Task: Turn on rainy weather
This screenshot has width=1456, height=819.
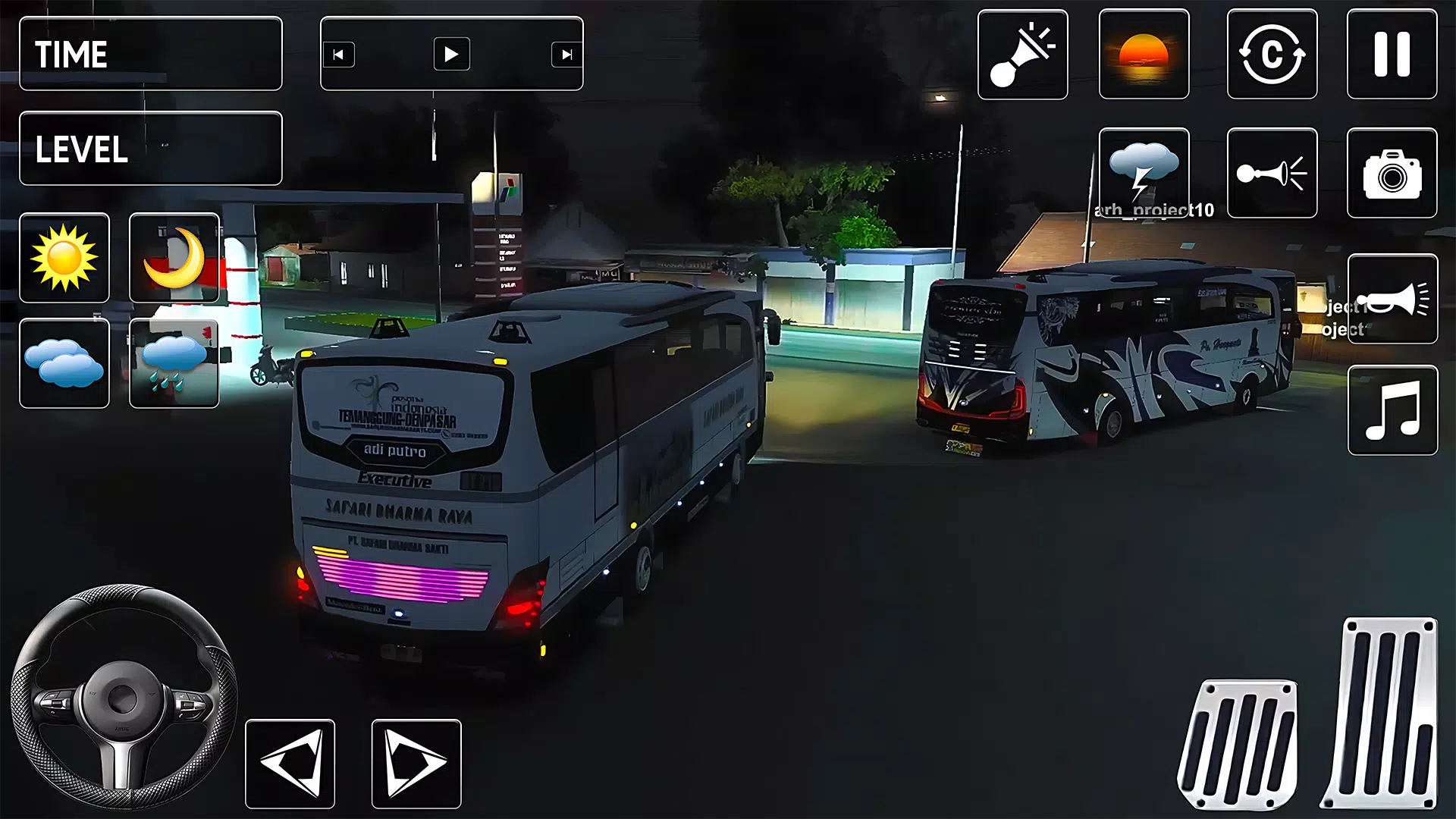Action: 174,364
